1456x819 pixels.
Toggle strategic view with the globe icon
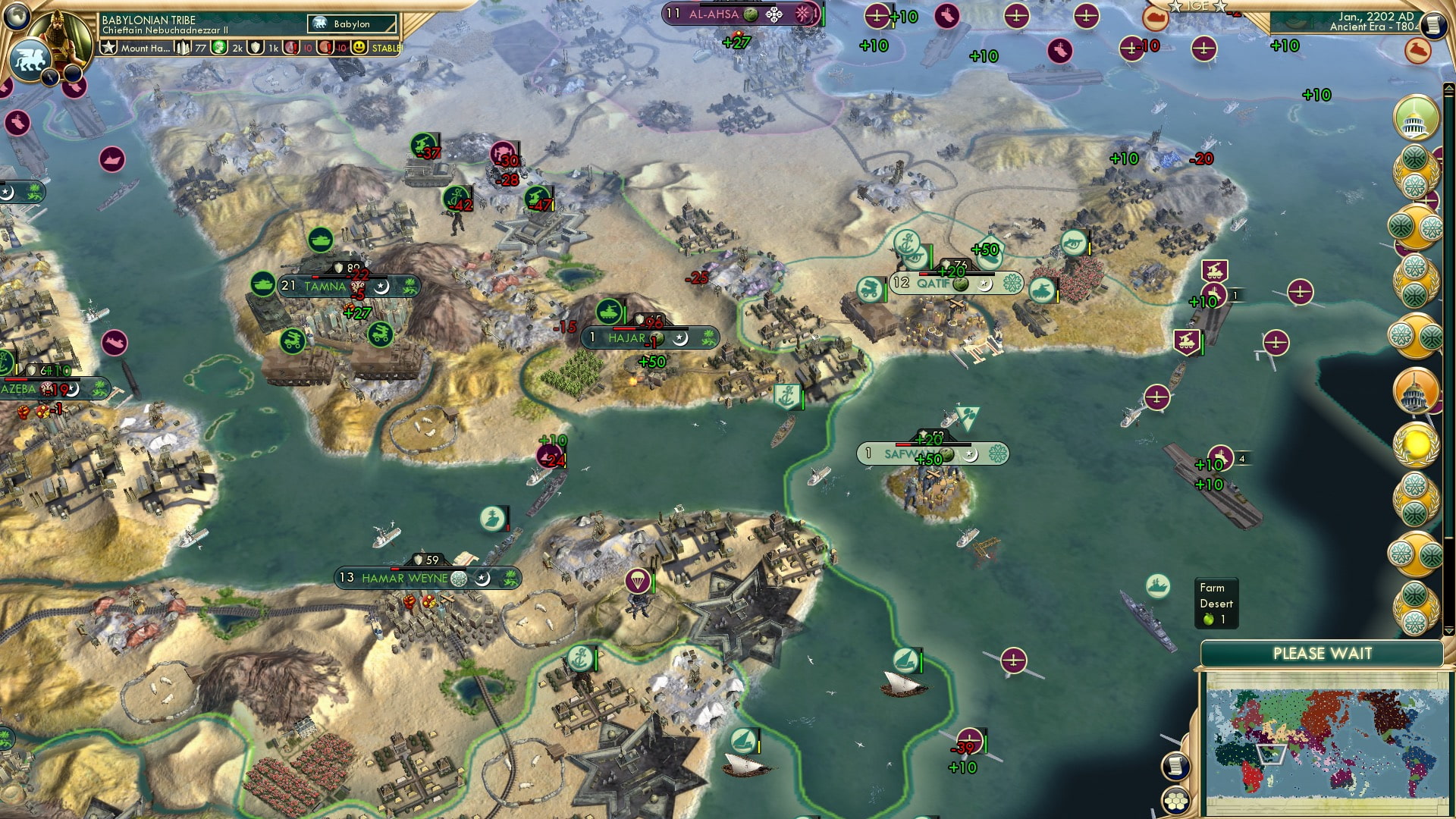15,16
